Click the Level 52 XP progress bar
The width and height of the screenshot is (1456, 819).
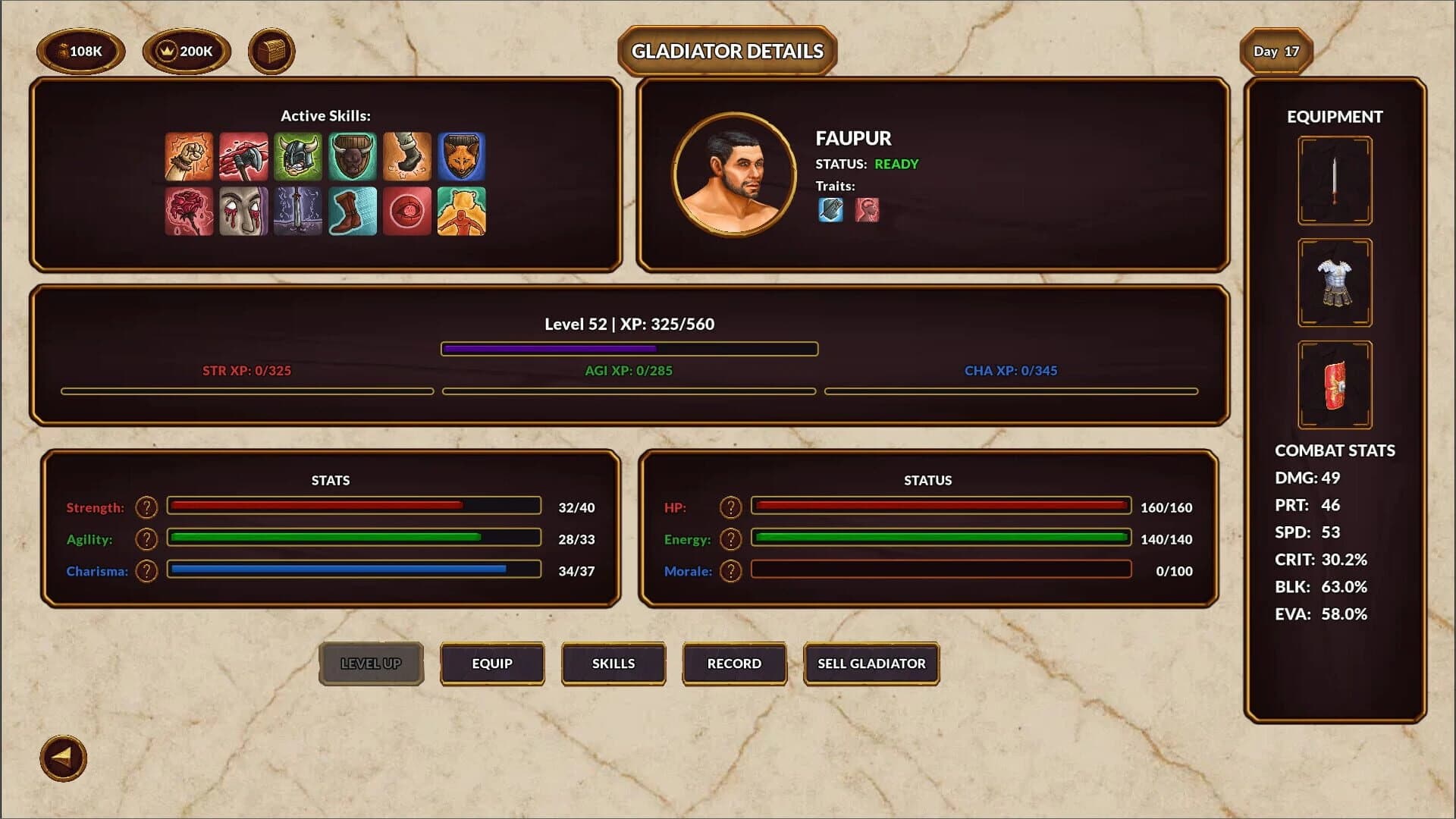pos(629,348)
